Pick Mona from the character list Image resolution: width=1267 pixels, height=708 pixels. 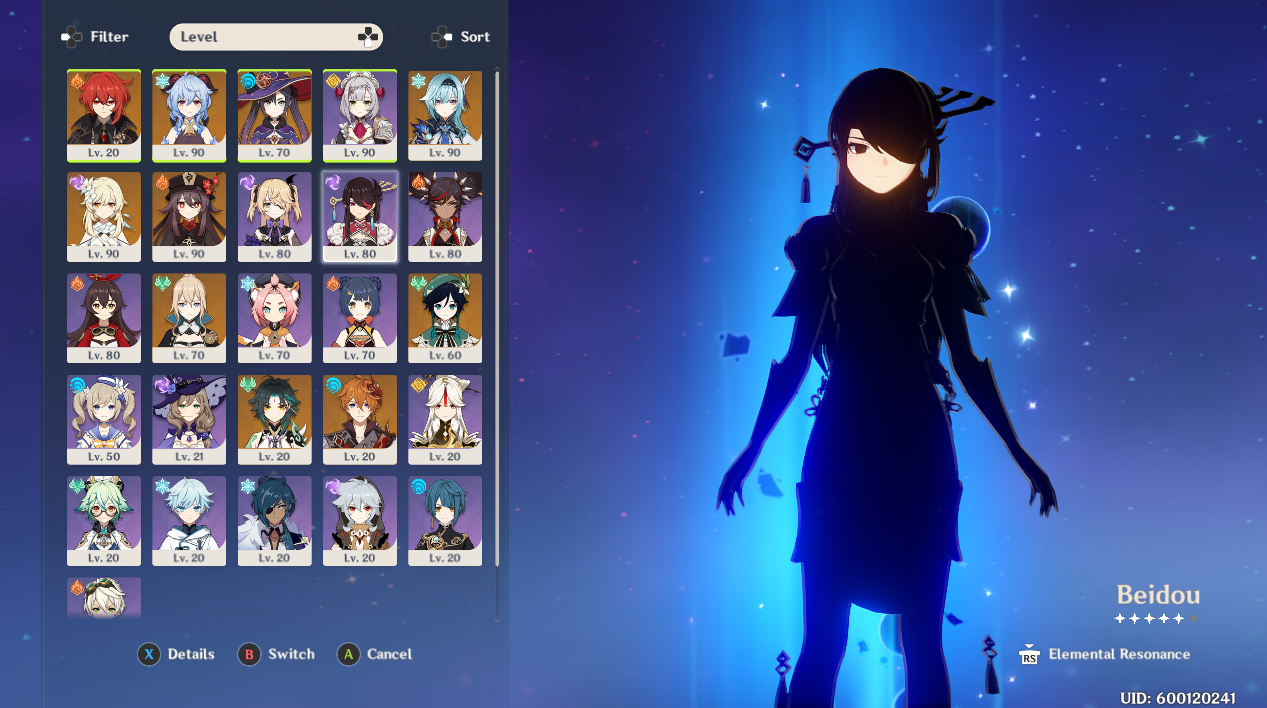(x=274, y=115)
